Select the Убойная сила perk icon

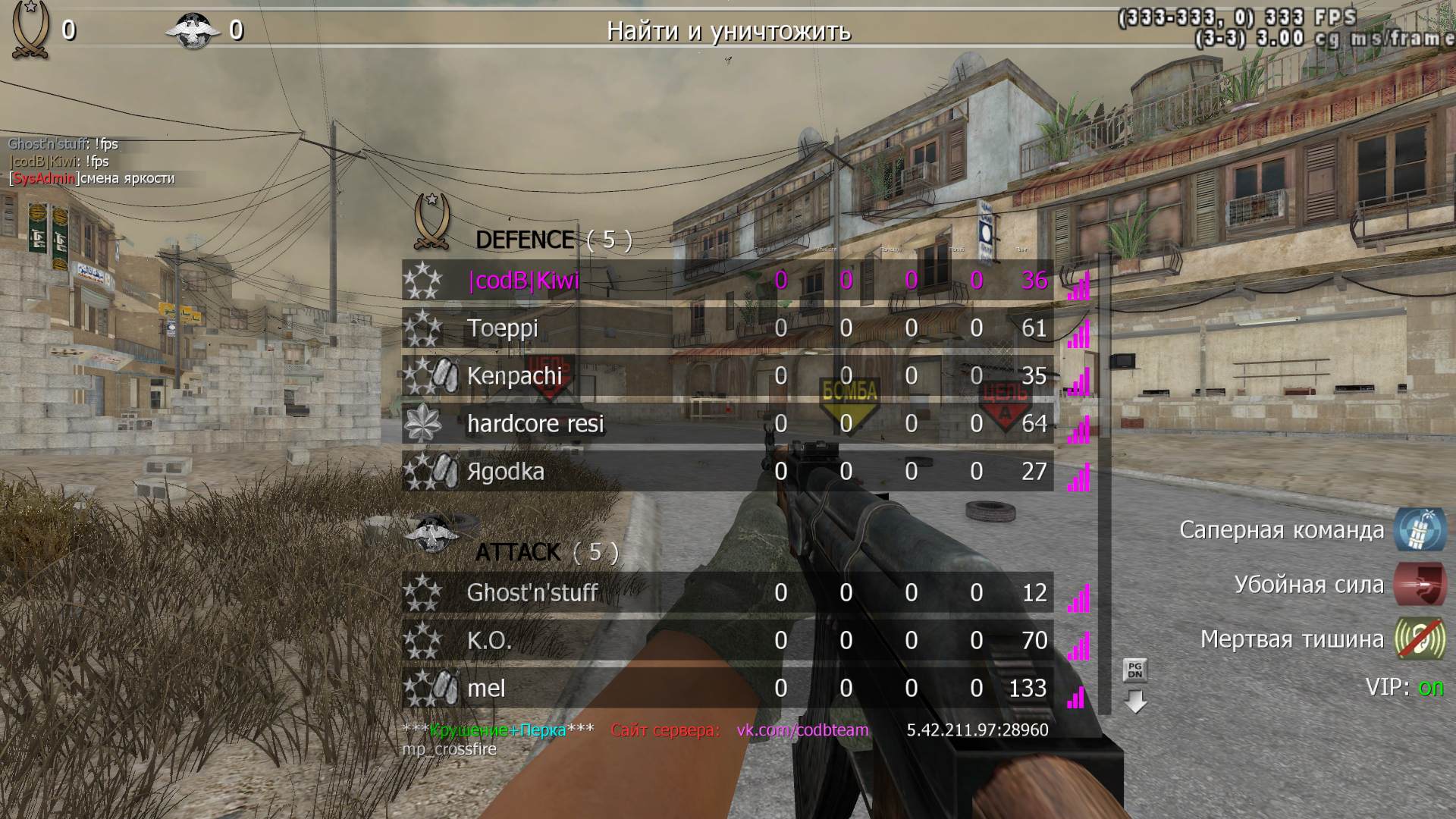1420,585
